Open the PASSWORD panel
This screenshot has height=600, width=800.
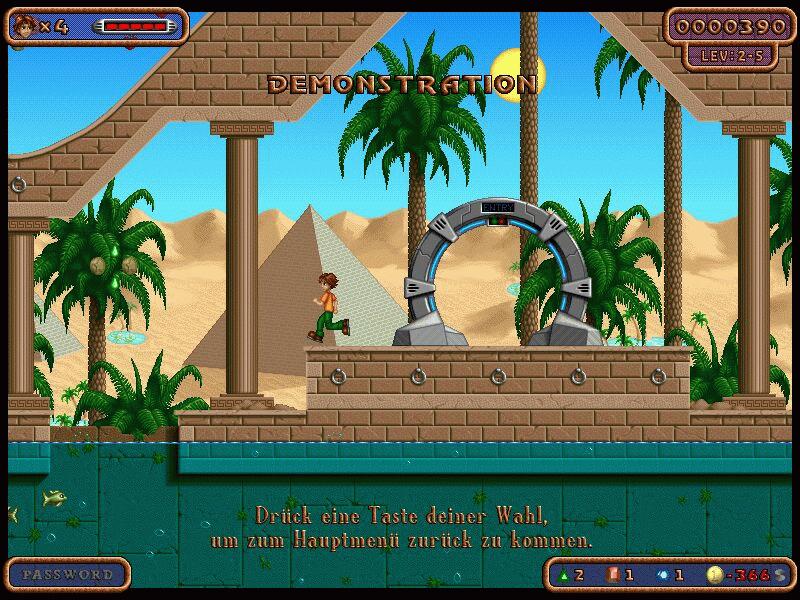[68, 575]
